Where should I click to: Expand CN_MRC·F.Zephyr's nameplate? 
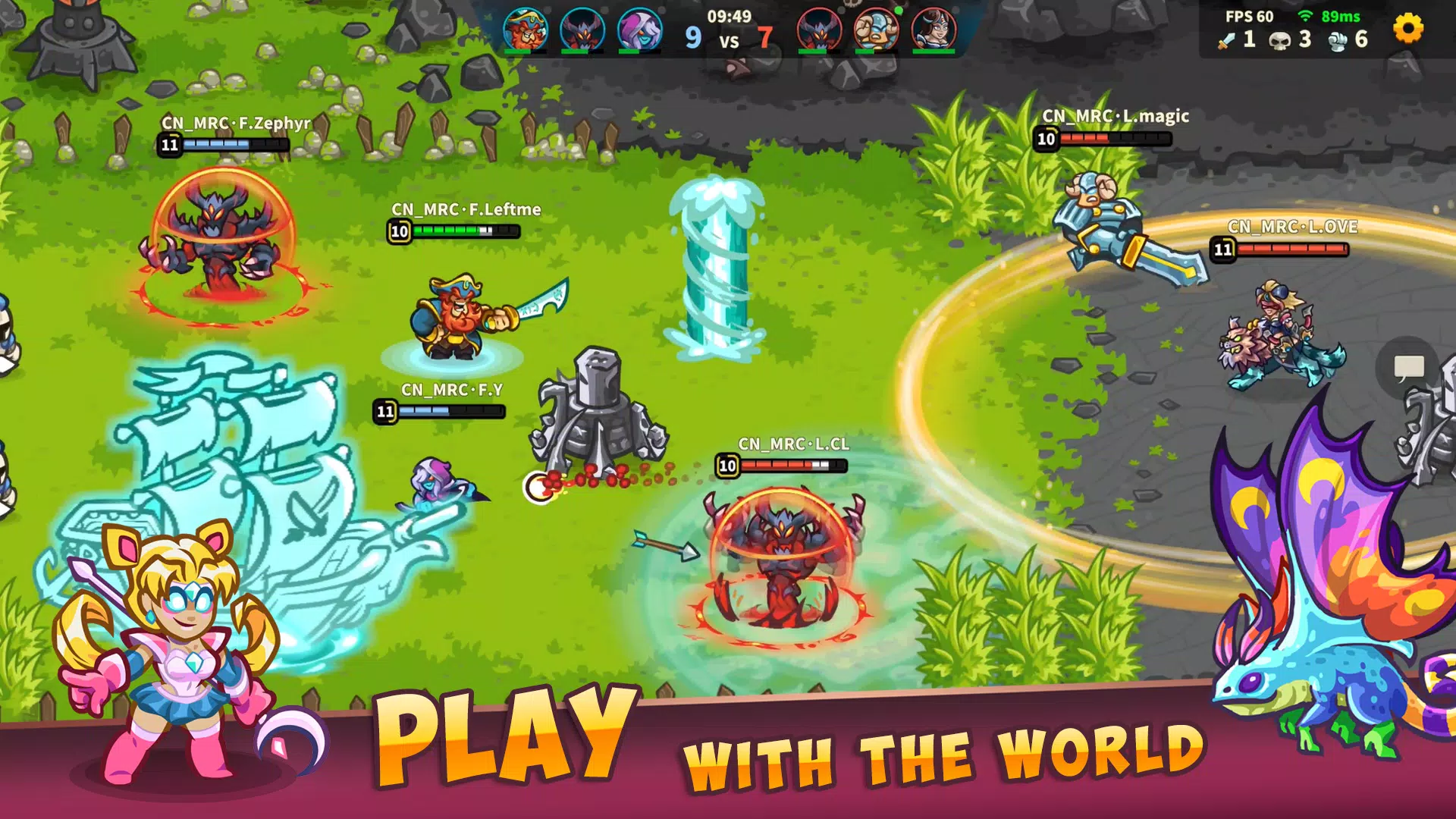235,122
